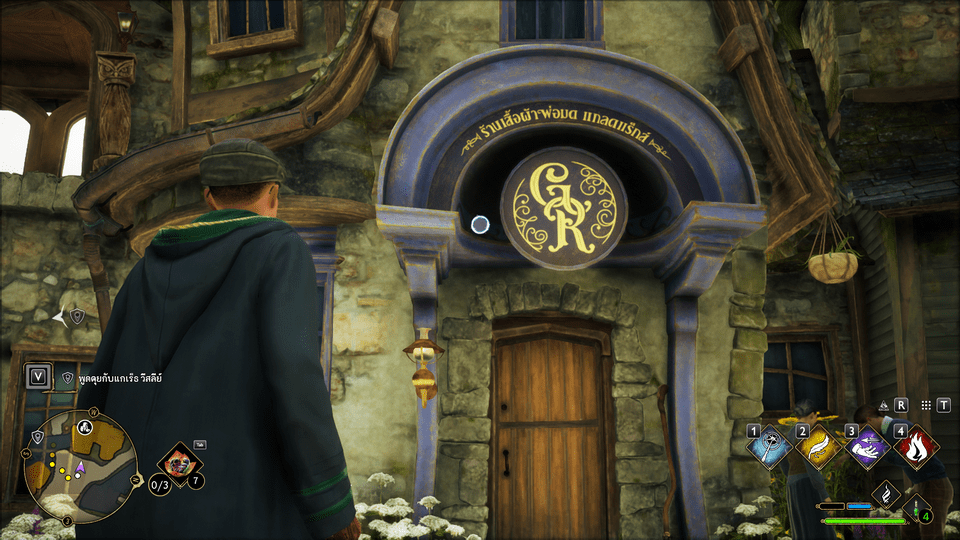This screenshot has width=960, height=540.
Task: Cast the red flame Incendio spell
Action: coord(915,447)
